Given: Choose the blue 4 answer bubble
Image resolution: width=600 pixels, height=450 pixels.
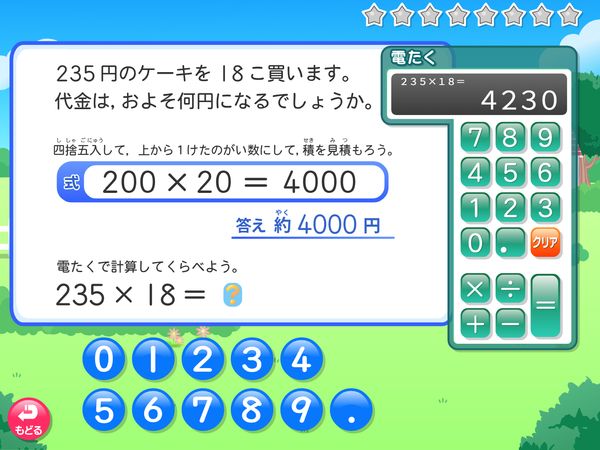Looking at the screenshot, I should point(300,360).
